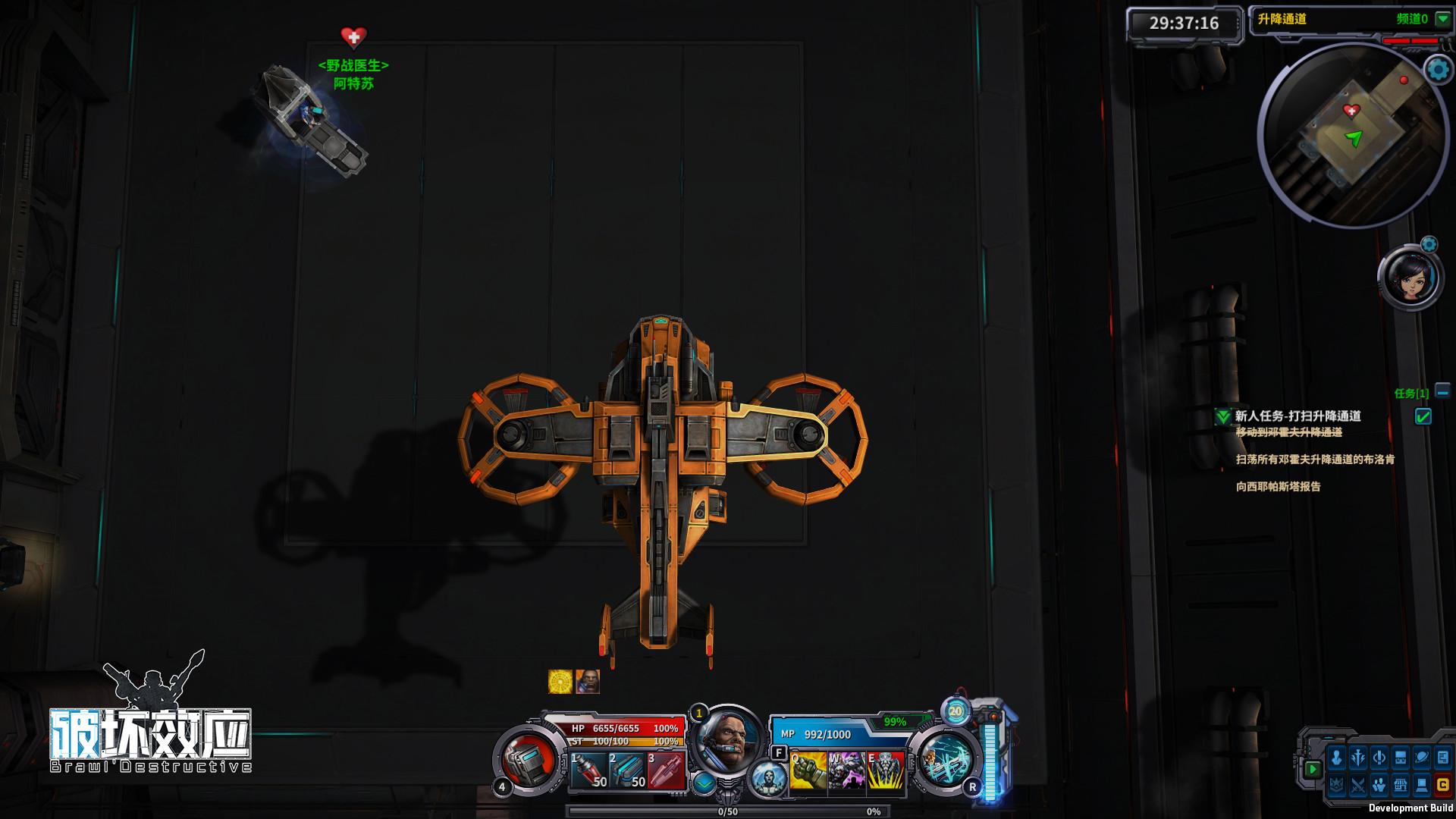The width and height of the screenshot is (1456, 819).
Task: Open the planet menu icon
Action: [x=1422, y=758]
